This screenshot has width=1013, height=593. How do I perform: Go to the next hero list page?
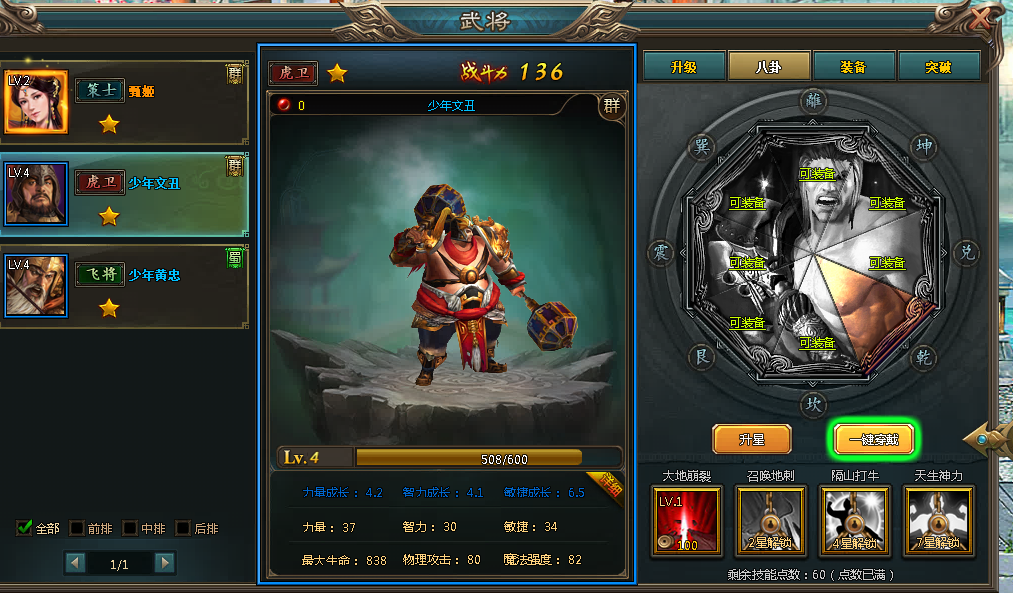pos(164,563)
